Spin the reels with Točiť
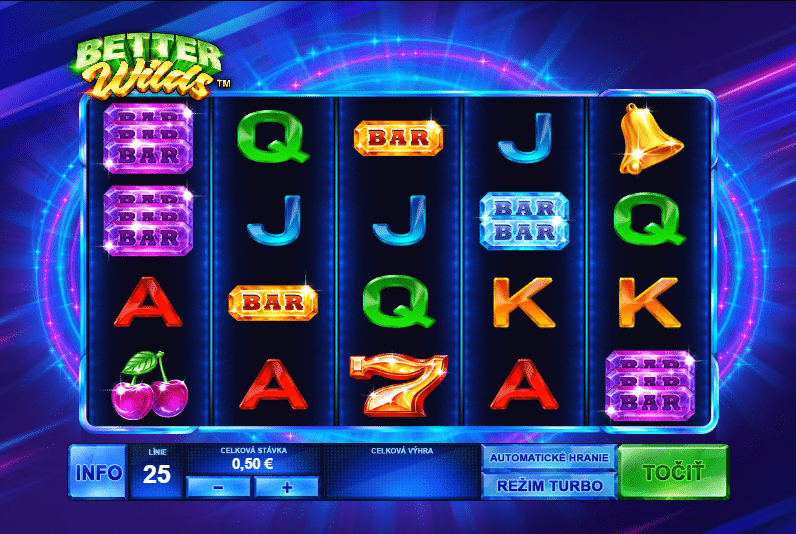The height and width of the screenshot is (534, 796). (x=673, y=472)
